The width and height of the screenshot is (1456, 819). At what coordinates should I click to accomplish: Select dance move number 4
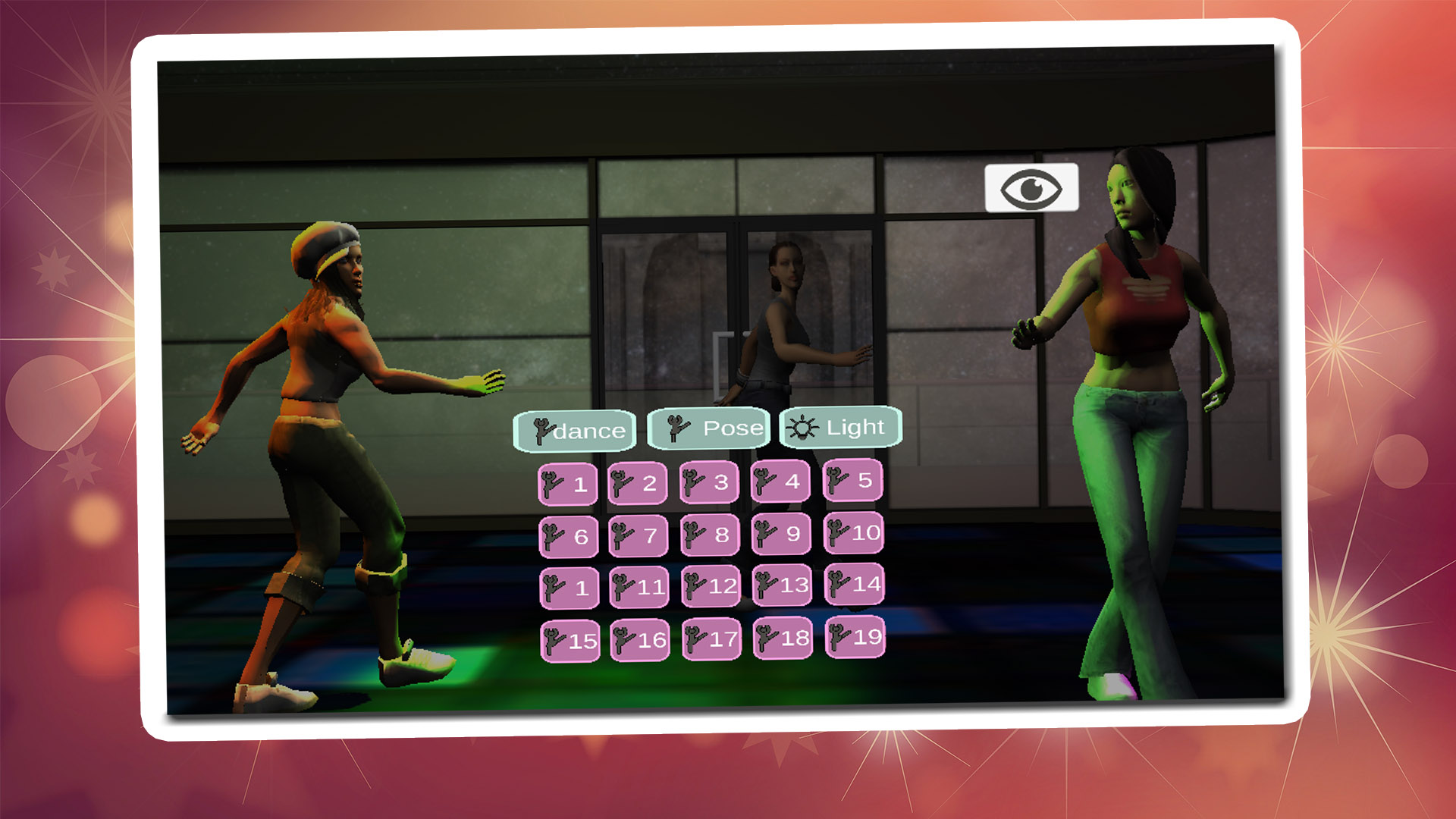point(782,482)
